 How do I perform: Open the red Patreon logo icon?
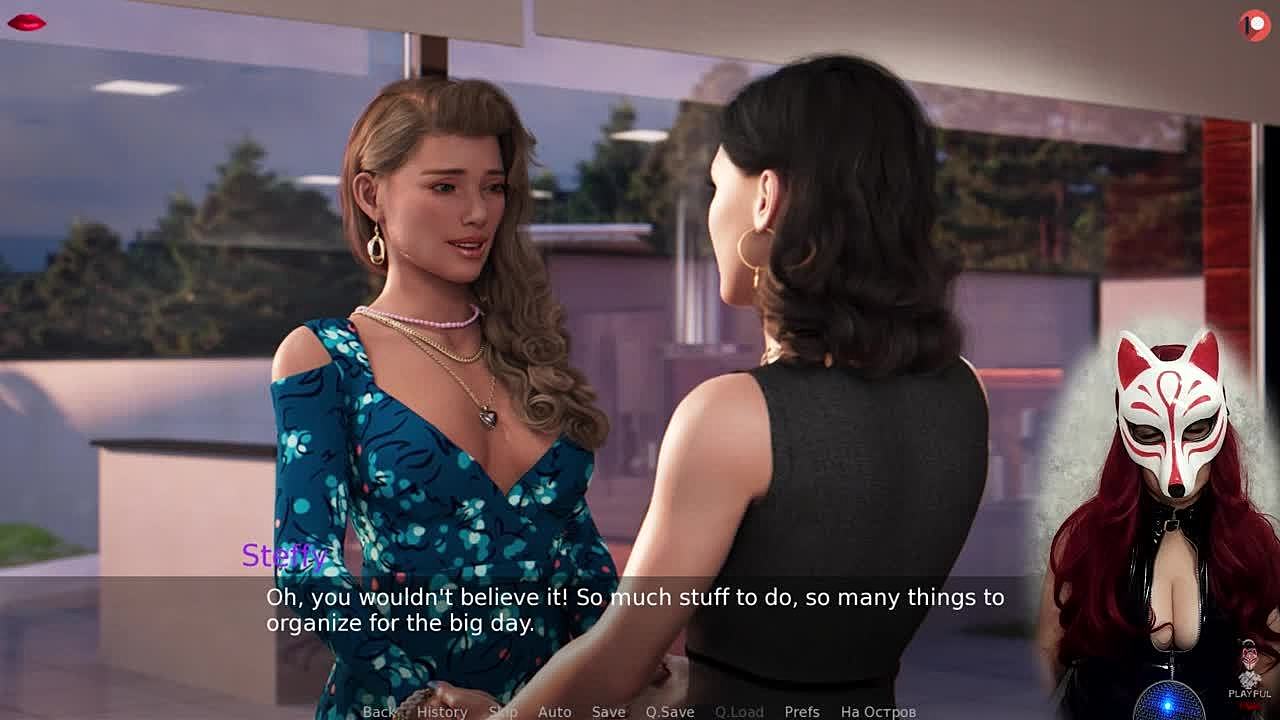click(1255, 25)
